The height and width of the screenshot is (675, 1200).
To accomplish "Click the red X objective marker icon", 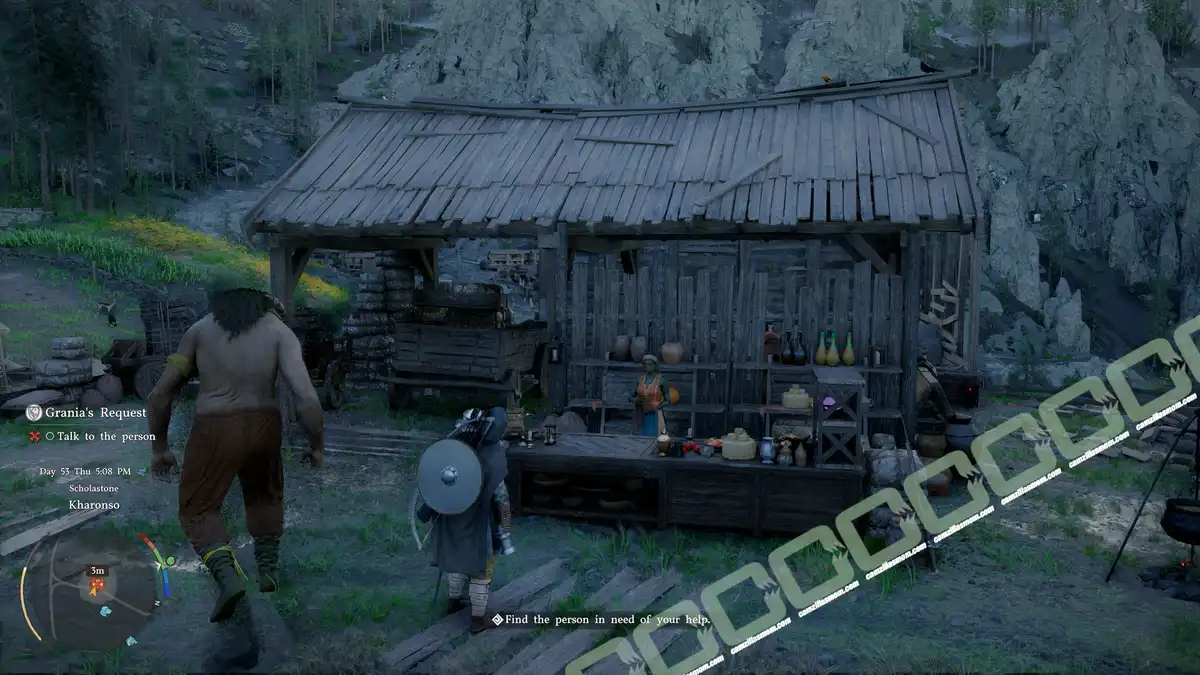I will pos(34,436).
